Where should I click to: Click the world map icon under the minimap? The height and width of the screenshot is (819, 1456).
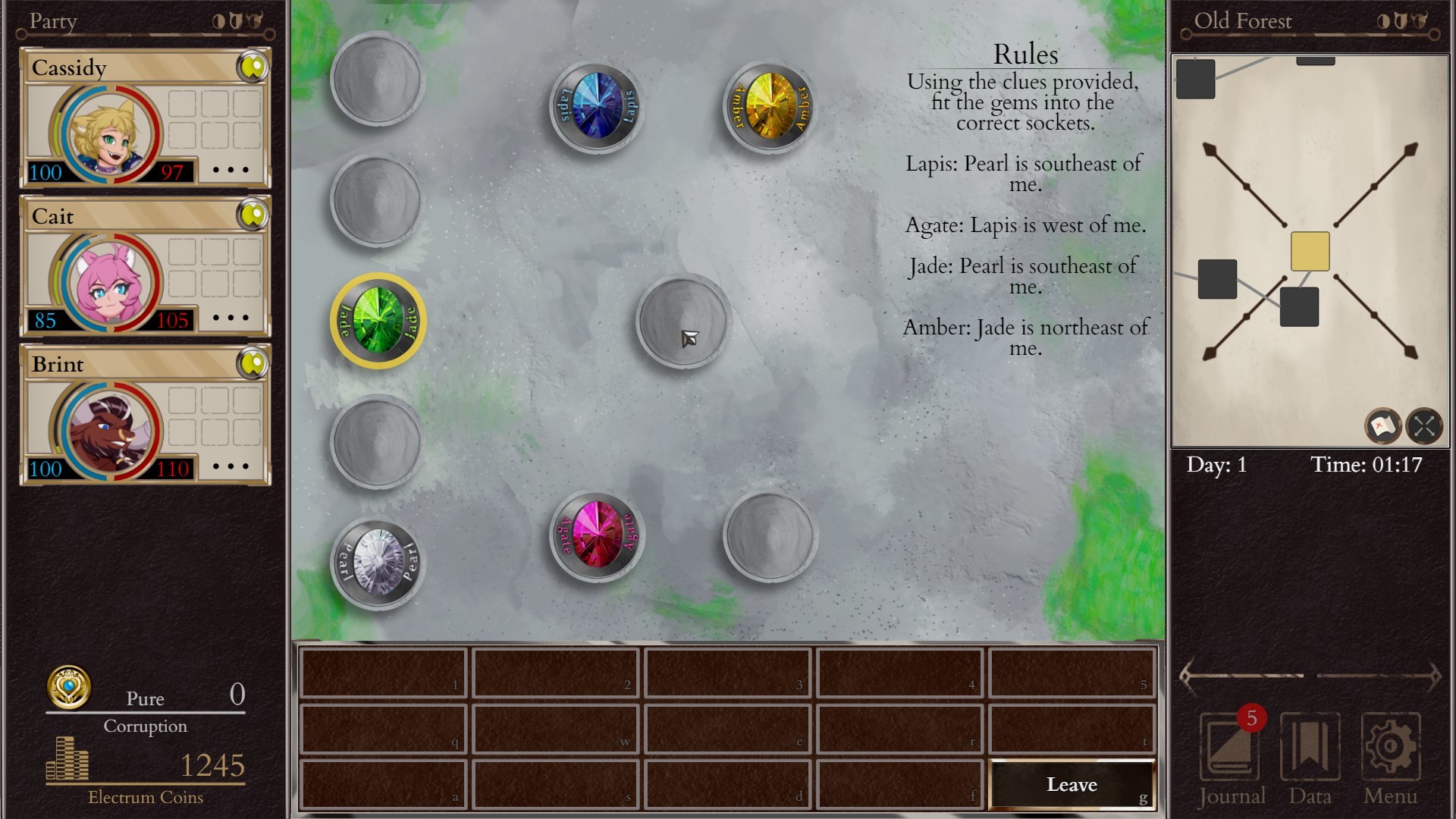1383,427
